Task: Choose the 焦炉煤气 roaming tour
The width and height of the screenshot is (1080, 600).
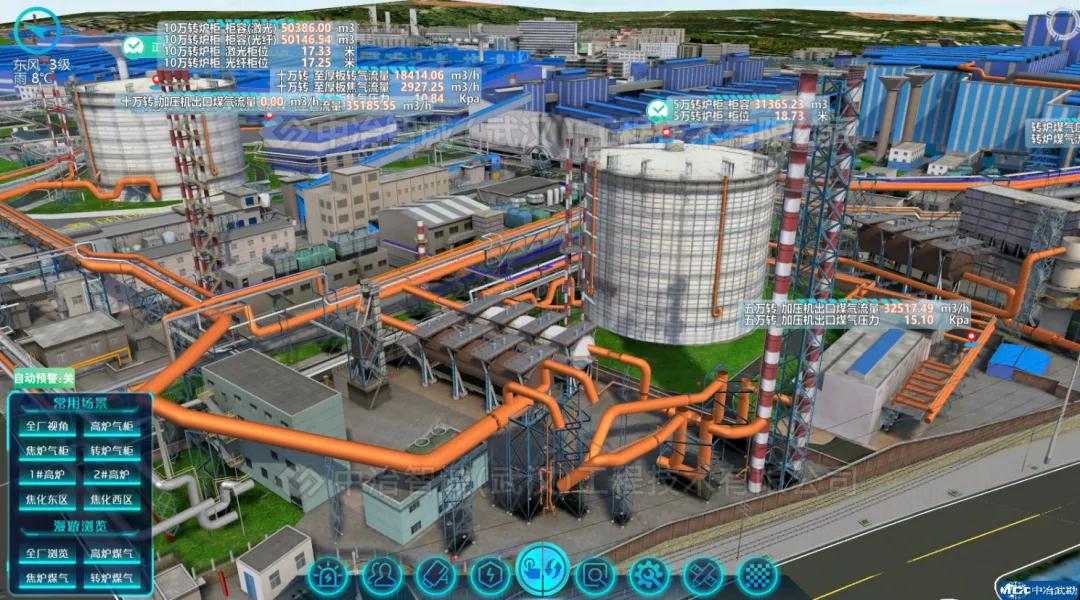Action: coord(46,577)
